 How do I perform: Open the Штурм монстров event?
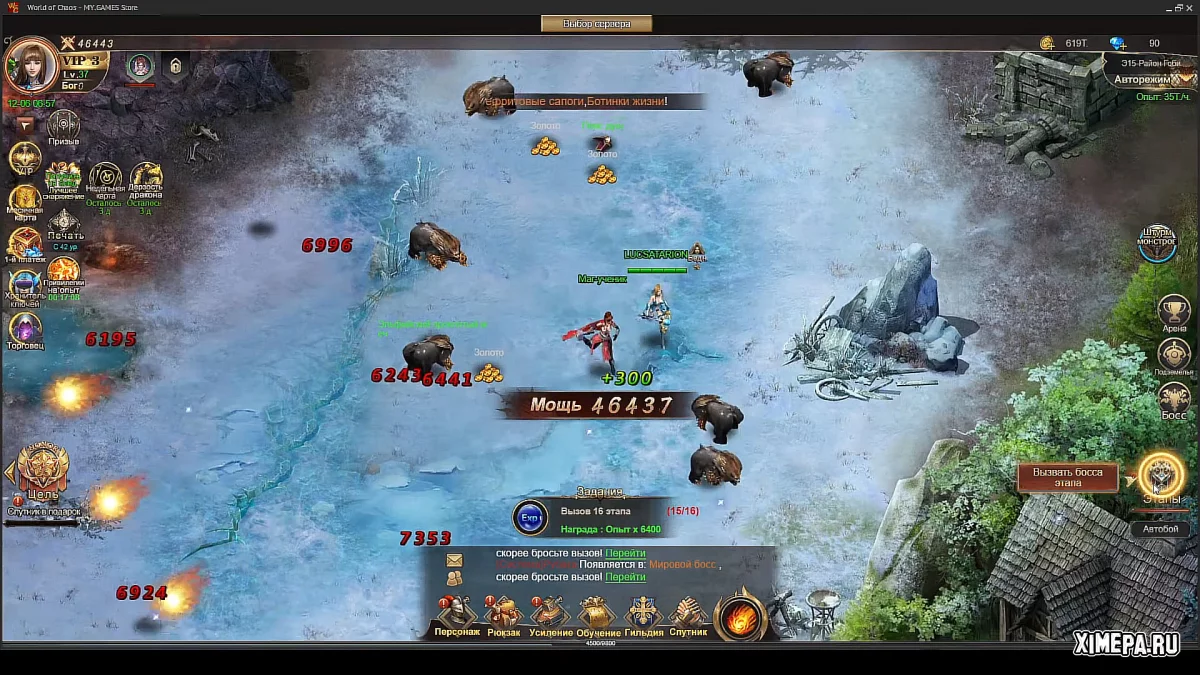click(1158, 241)
